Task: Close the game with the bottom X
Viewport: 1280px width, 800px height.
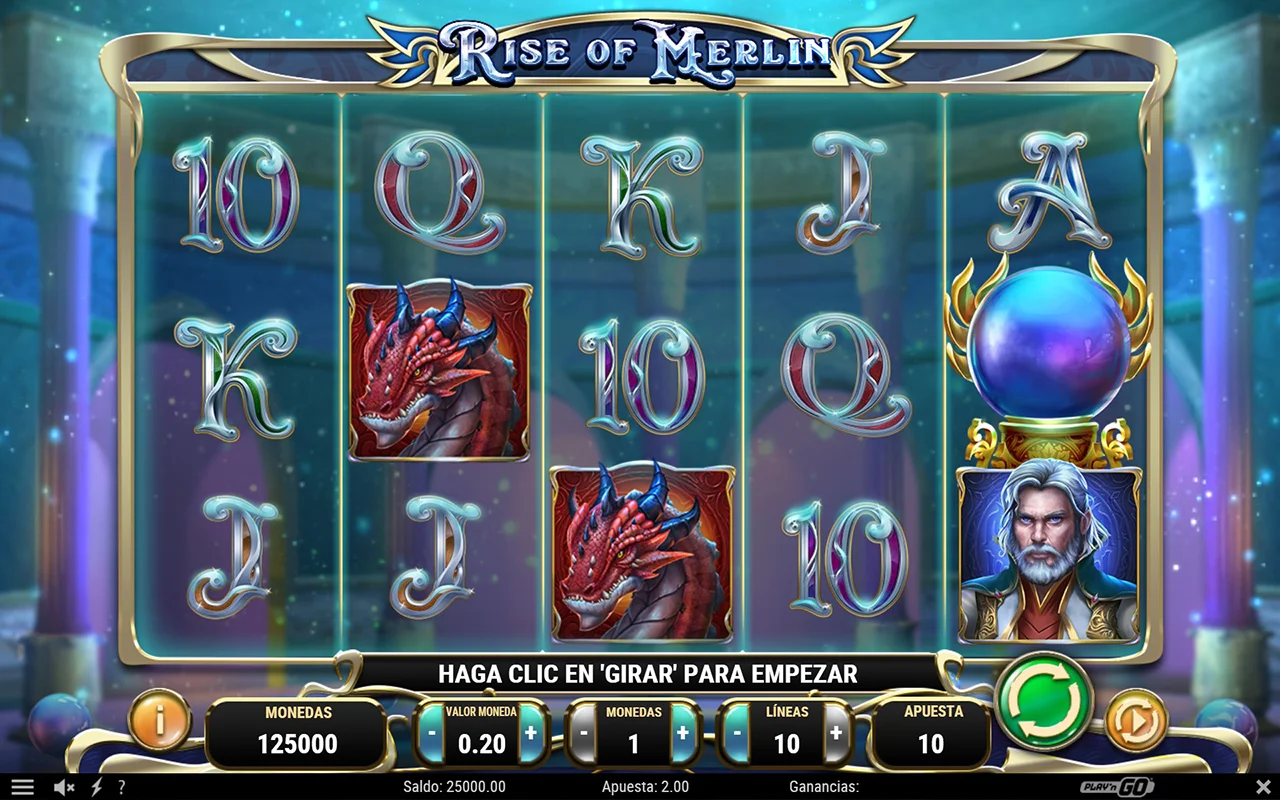Action: point(1262,787)
